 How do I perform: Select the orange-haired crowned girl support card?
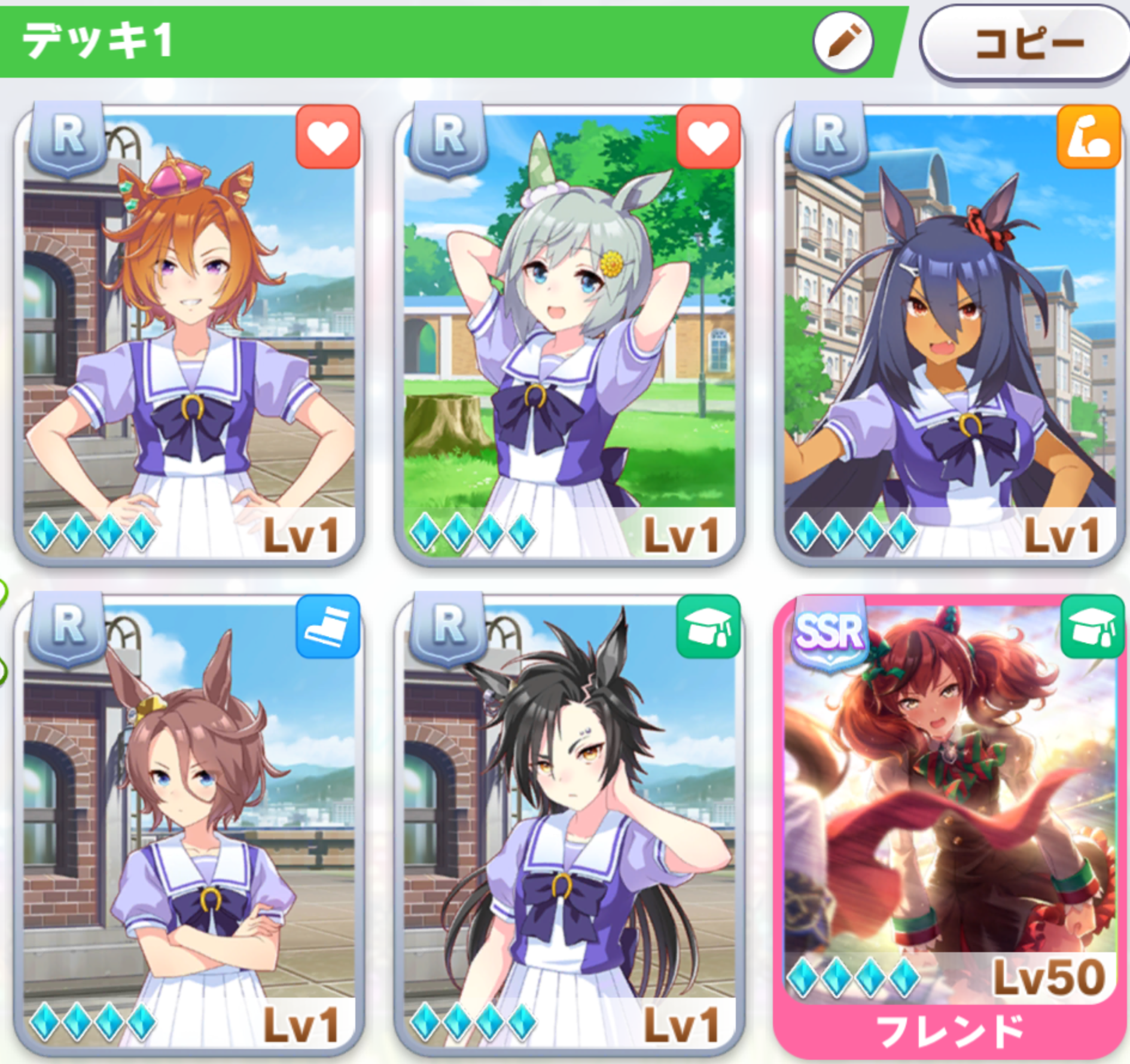[189, 335]
